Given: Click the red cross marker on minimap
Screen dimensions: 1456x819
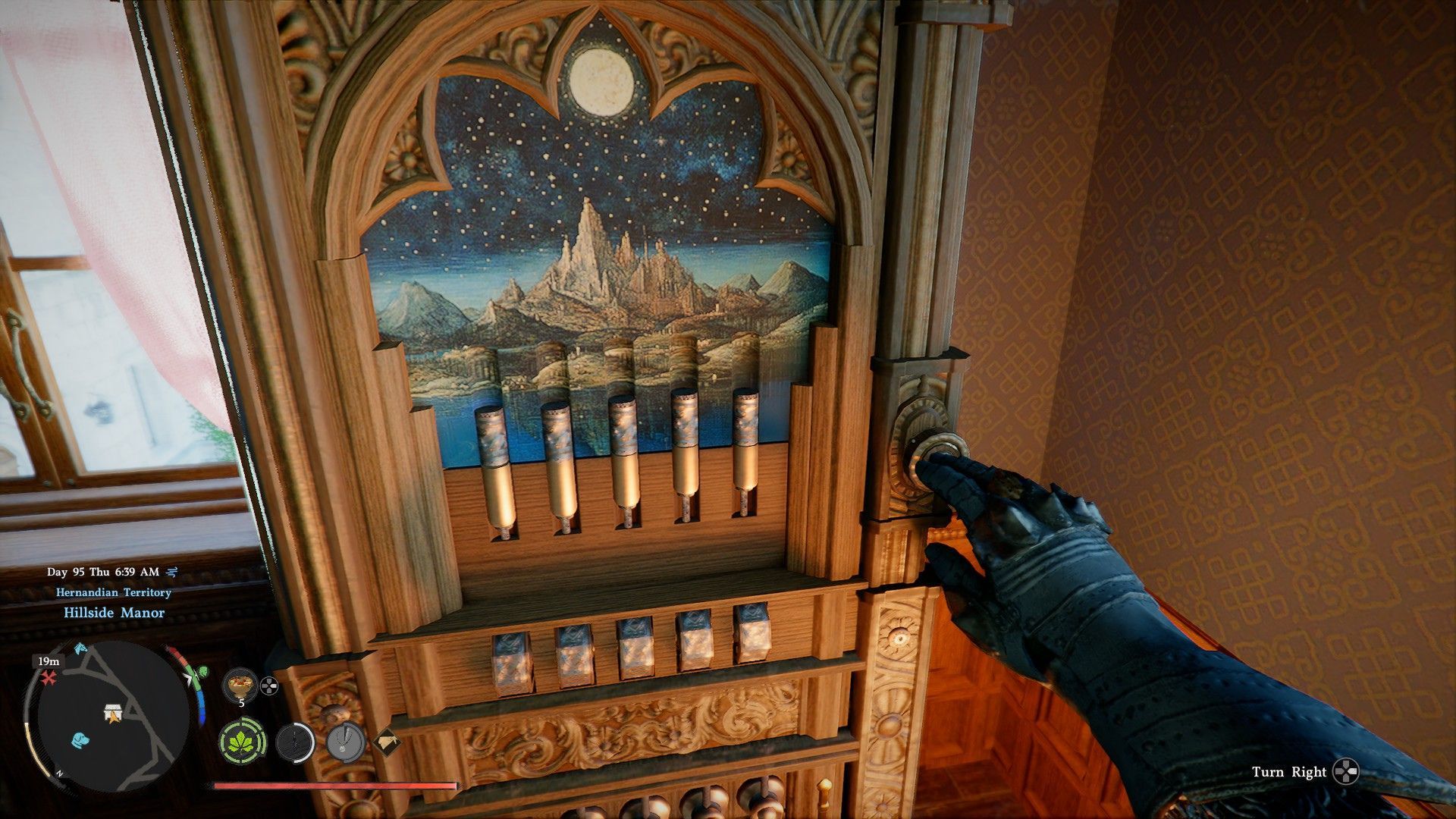Looking at the screenshot, I should 50,677.
